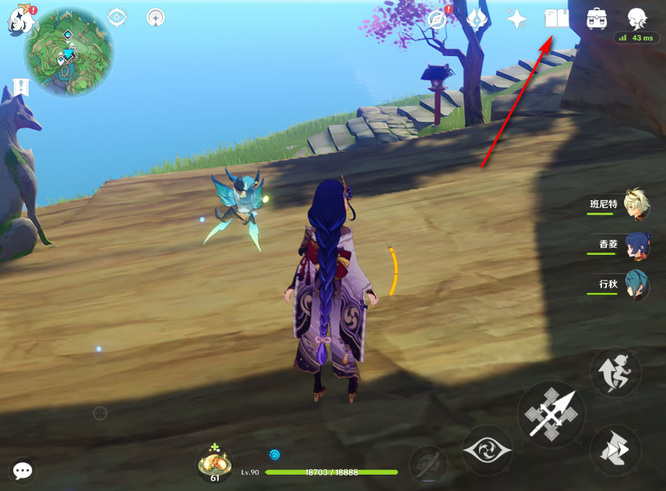
Task: Switch to party member 班尼特
Action: tap(636, 204)
